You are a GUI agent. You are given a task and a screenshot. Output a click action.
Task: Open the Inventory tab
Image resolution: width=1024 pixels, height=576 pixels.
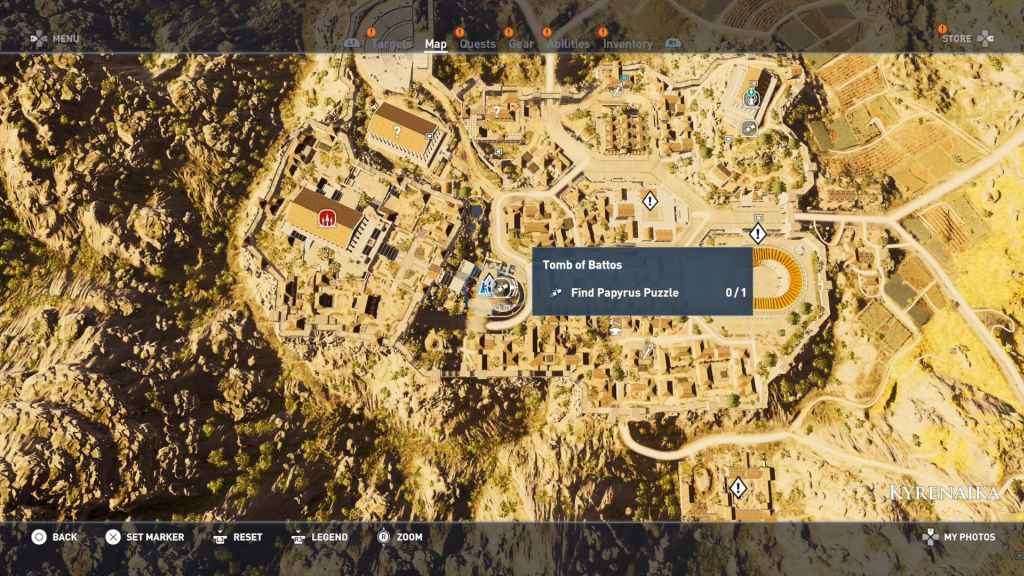coord(627,44)
